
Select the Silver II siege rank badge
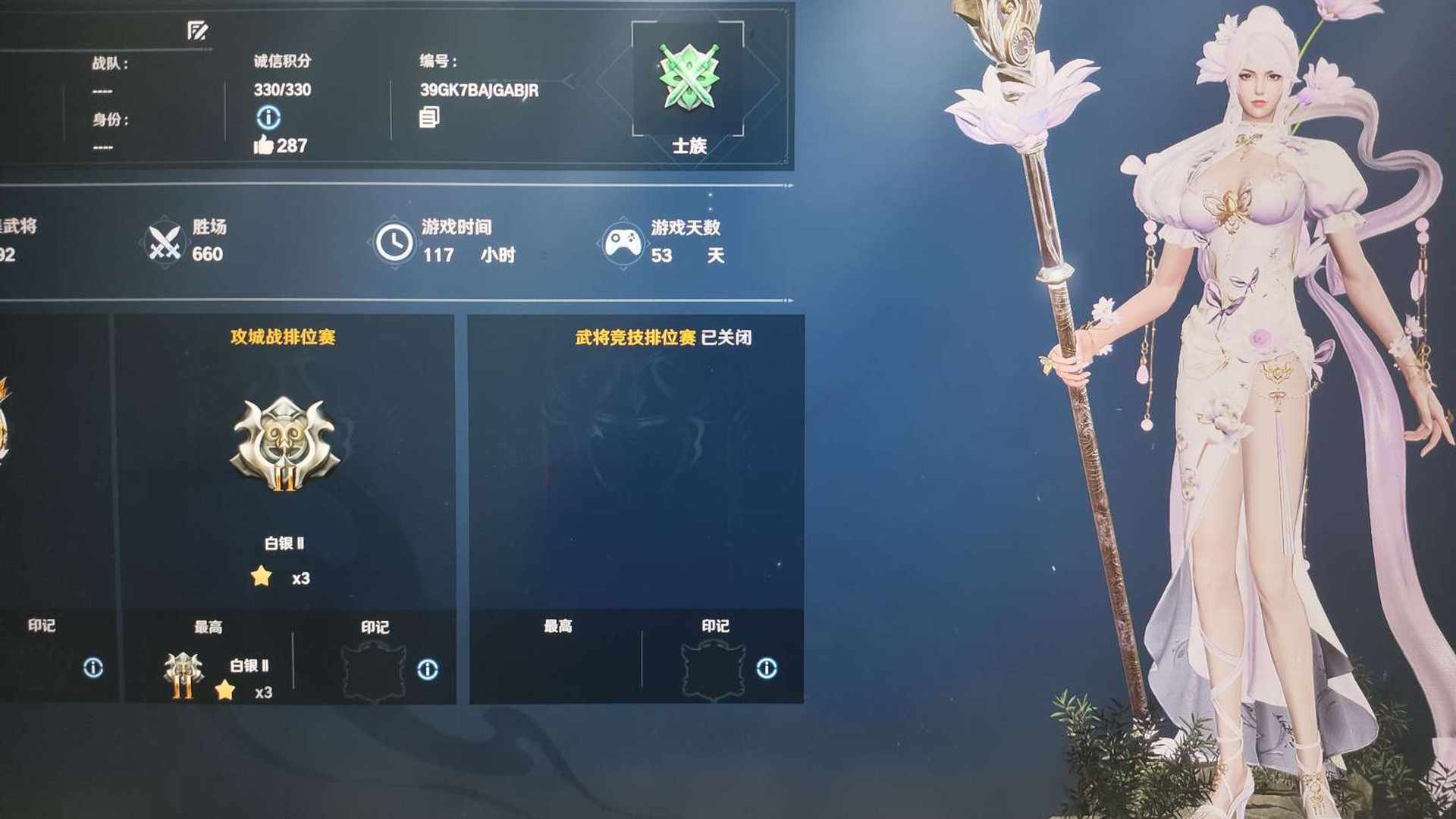[285, 444]
